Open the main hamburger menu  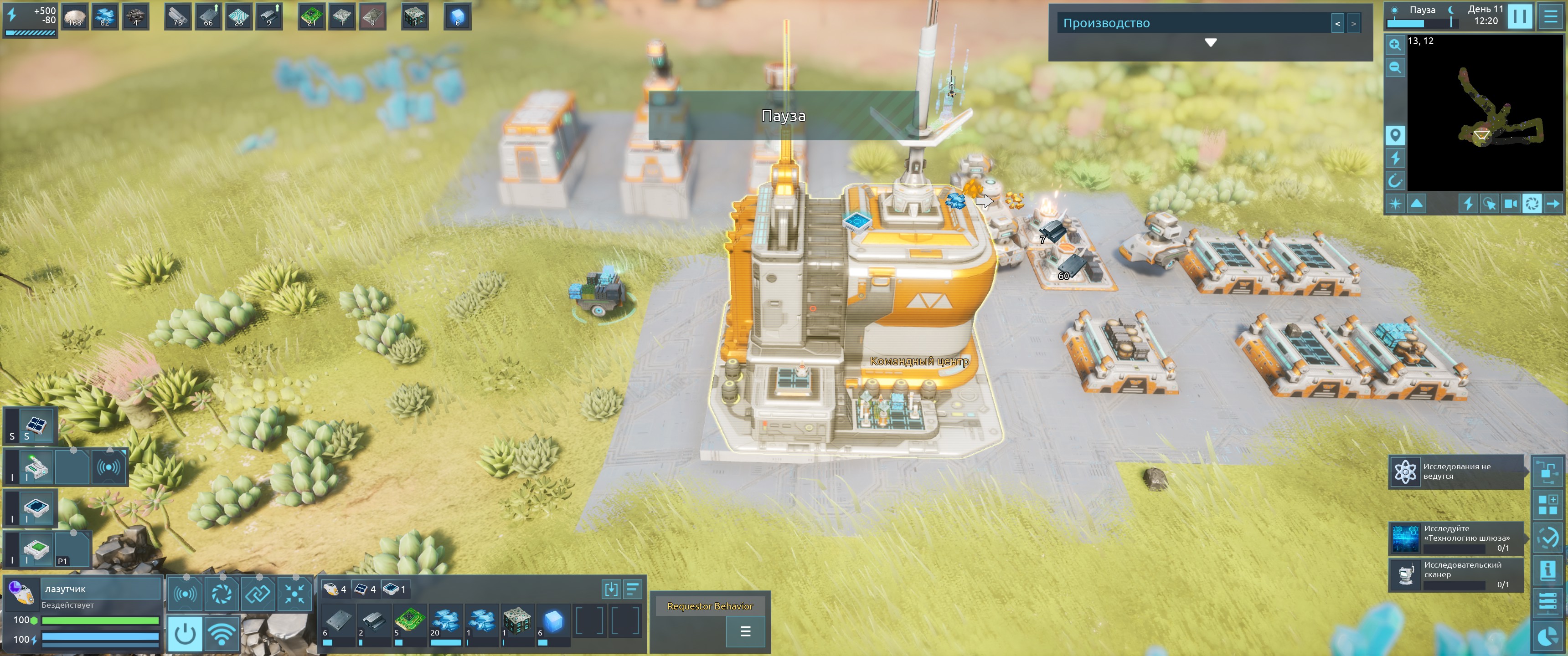[1550, 16]
